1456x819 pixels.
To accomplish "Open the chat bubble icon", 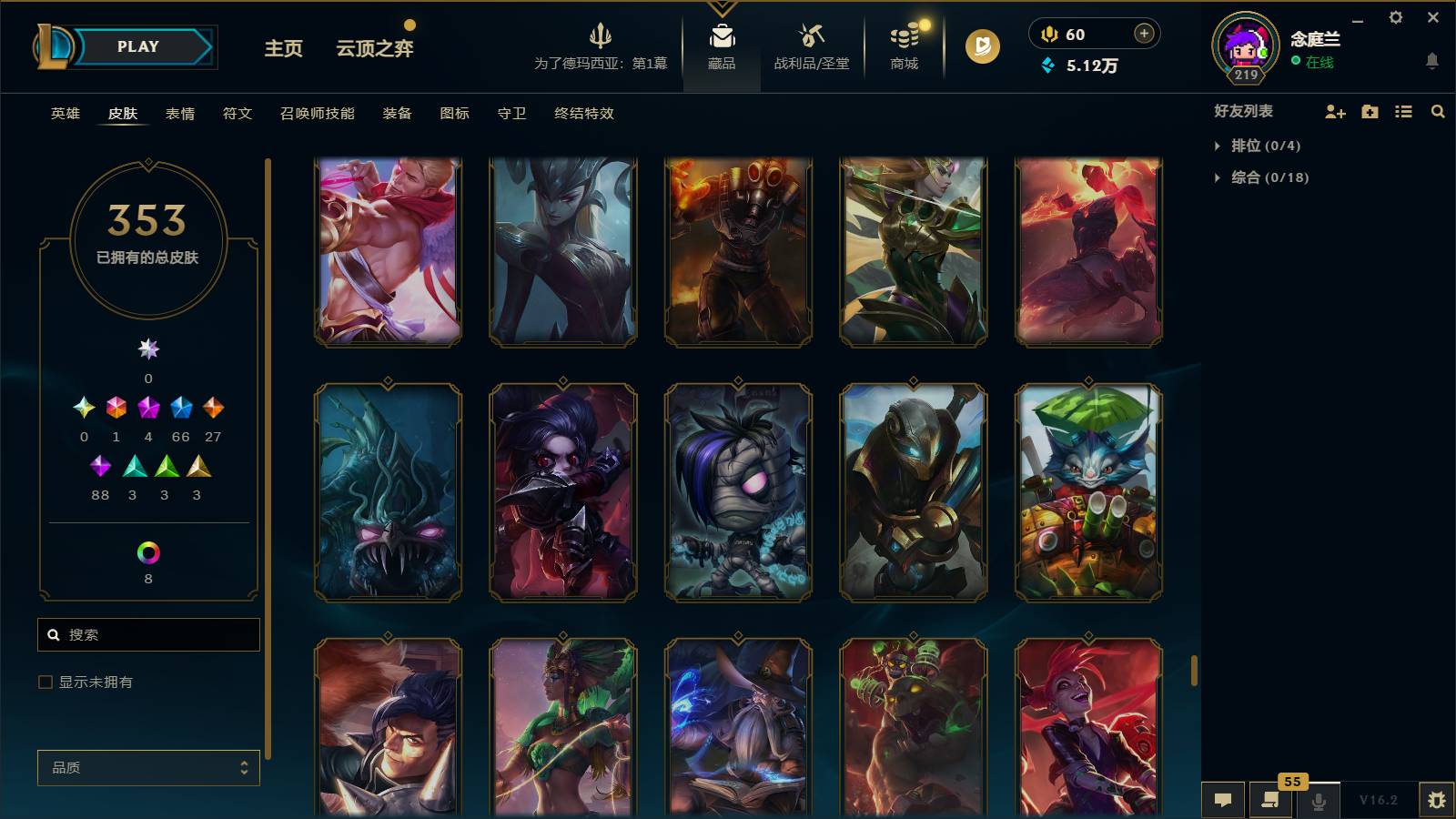I will 1223,800.
